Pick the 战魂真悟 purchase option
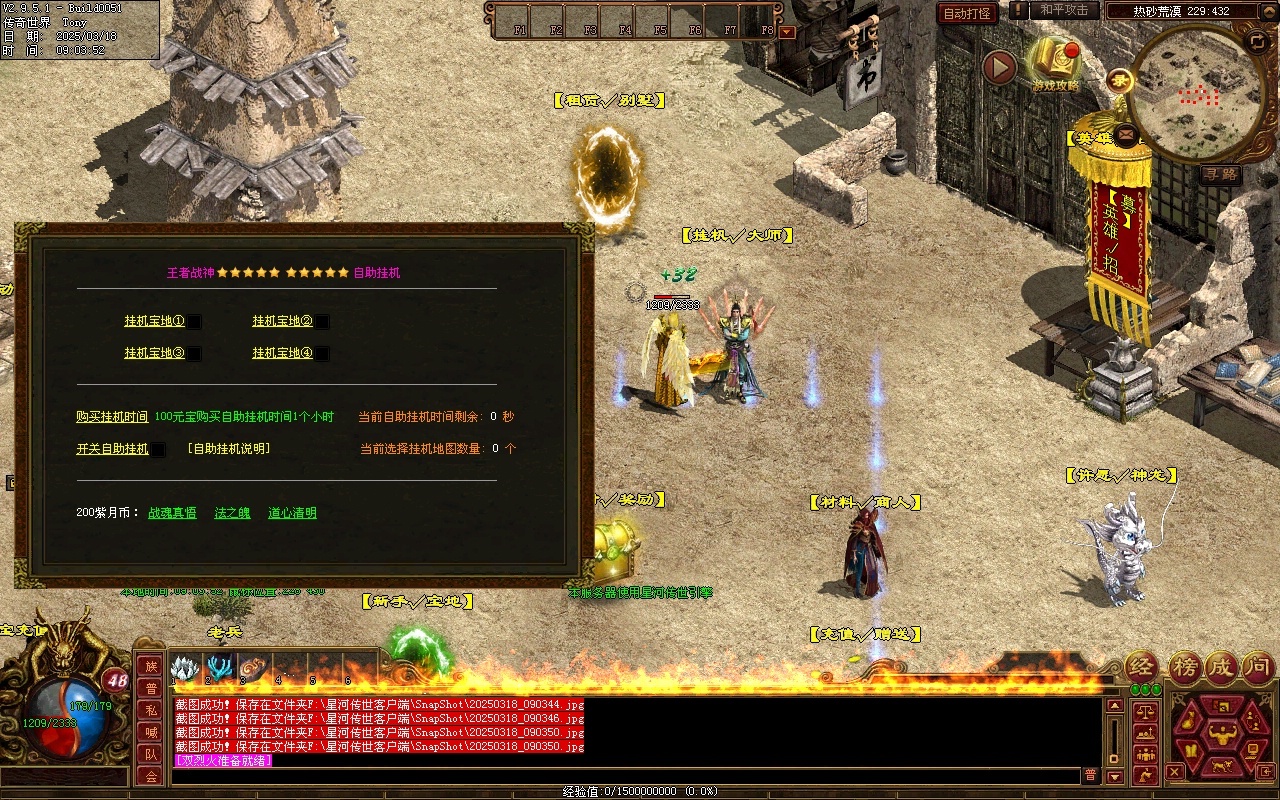This screenshot has width=1280, height=800. (172, 513)
